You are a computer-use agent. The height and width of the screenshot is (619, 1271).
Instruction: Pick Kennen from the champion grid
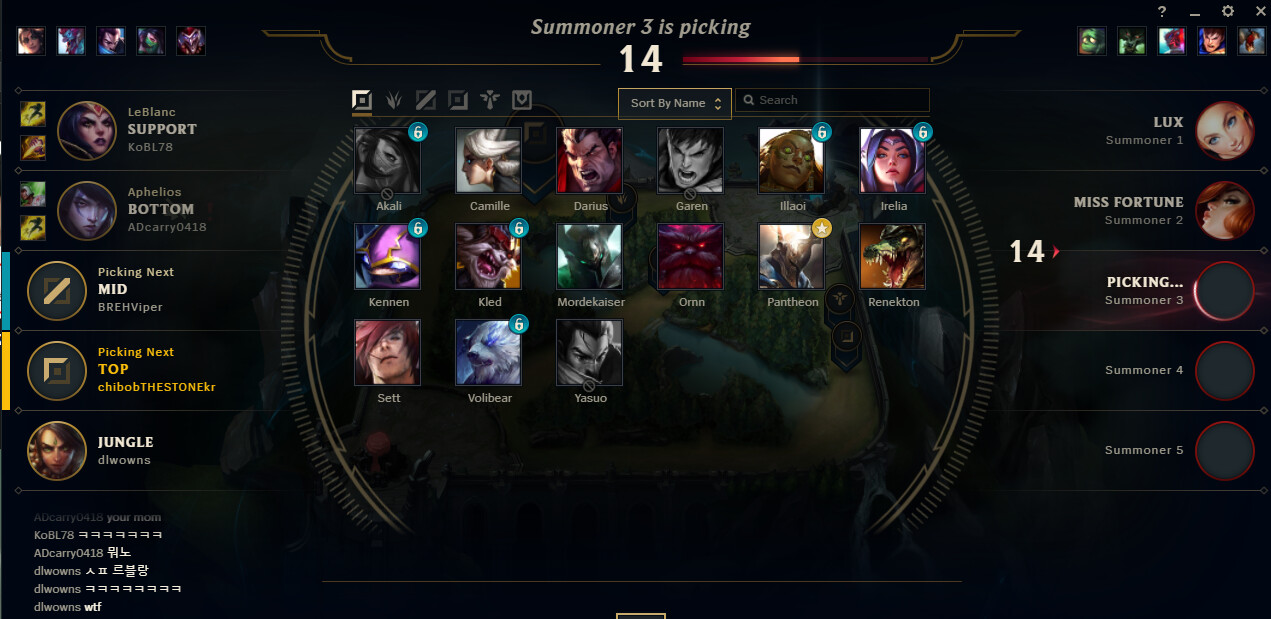pos(388,256)
